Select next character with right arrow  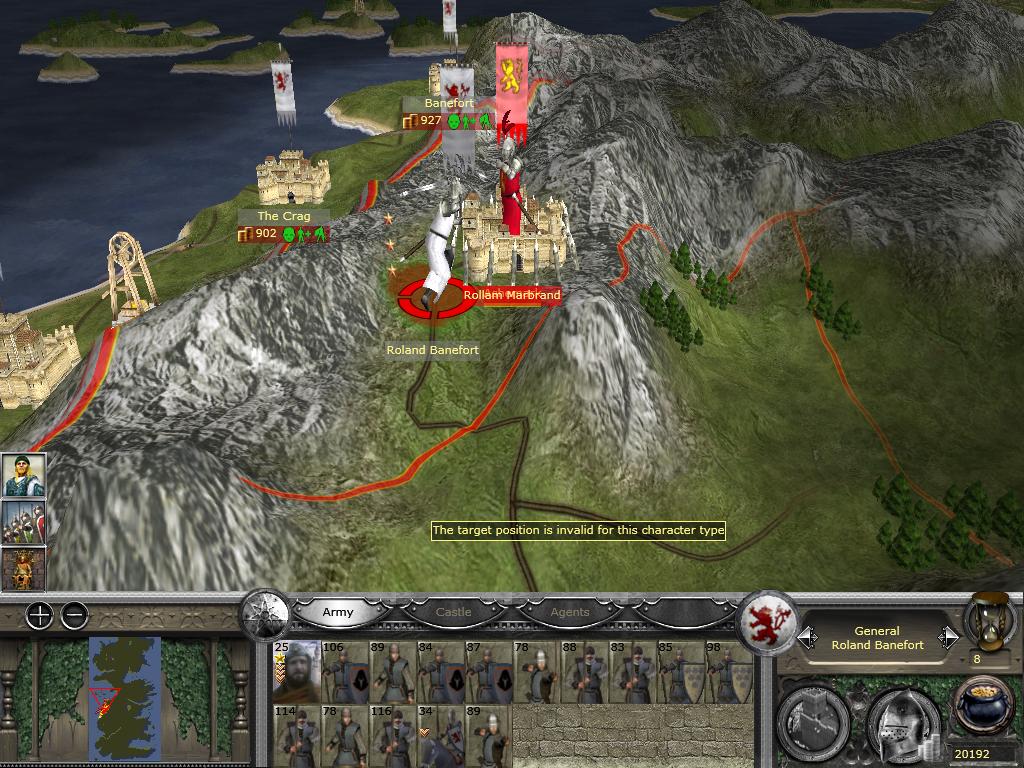coord(948,637)
